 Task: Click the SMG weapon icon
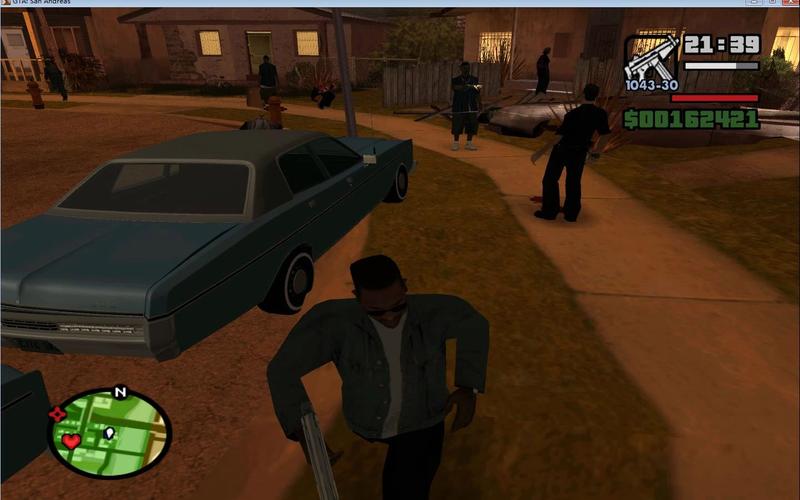[x=651, y=58]
